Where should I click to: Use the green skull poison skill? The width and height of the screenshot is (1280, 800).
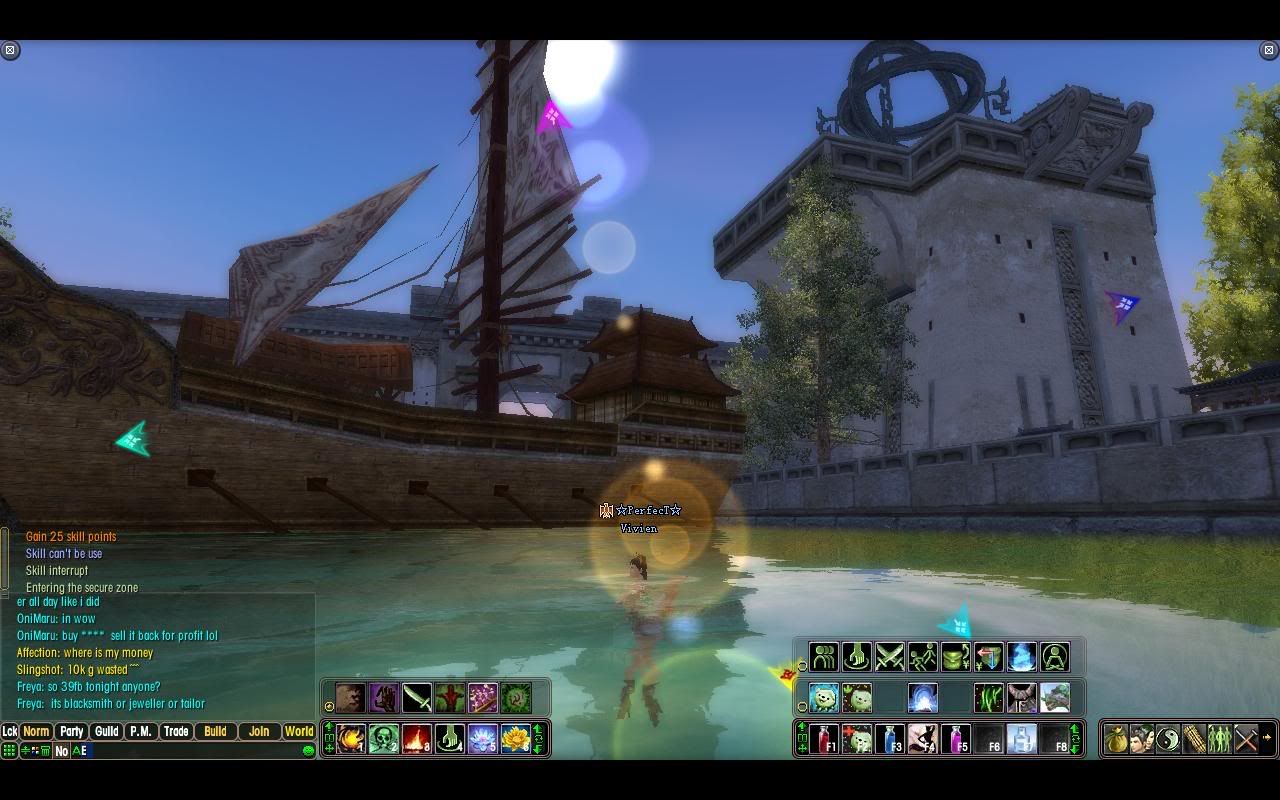click(x=384, y=739)
